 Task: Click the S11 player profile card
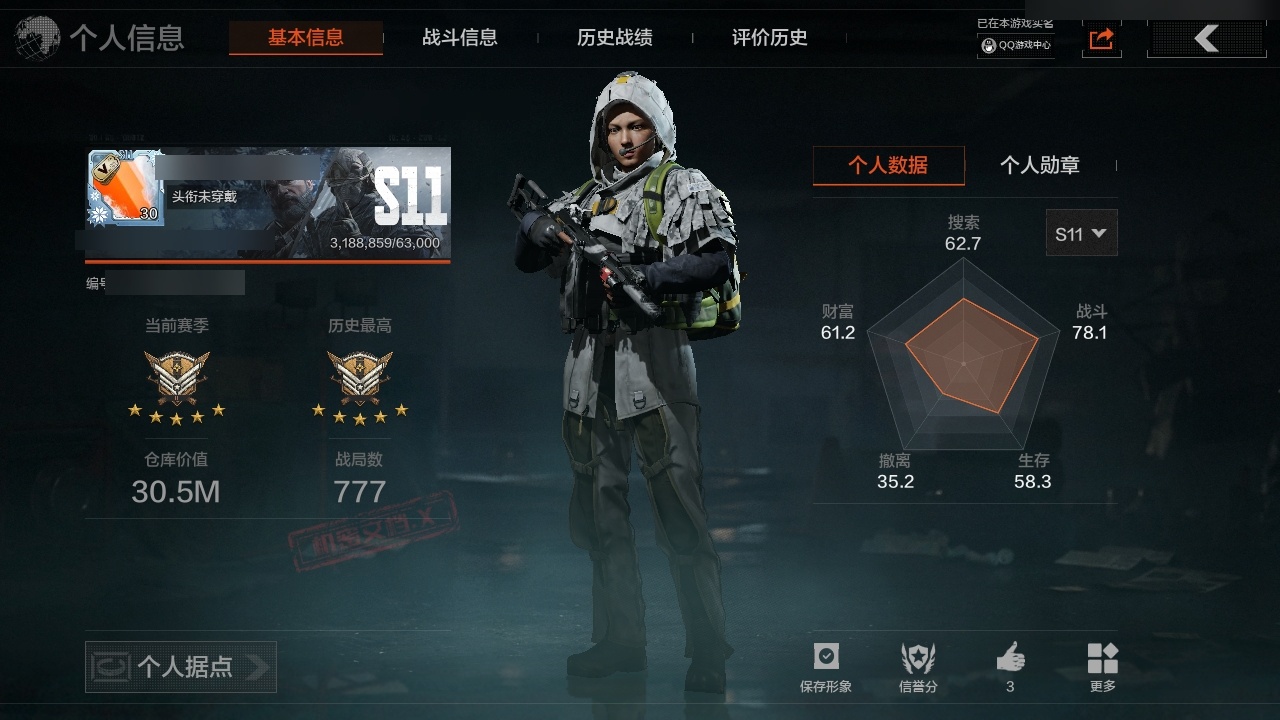click(269, 204)
